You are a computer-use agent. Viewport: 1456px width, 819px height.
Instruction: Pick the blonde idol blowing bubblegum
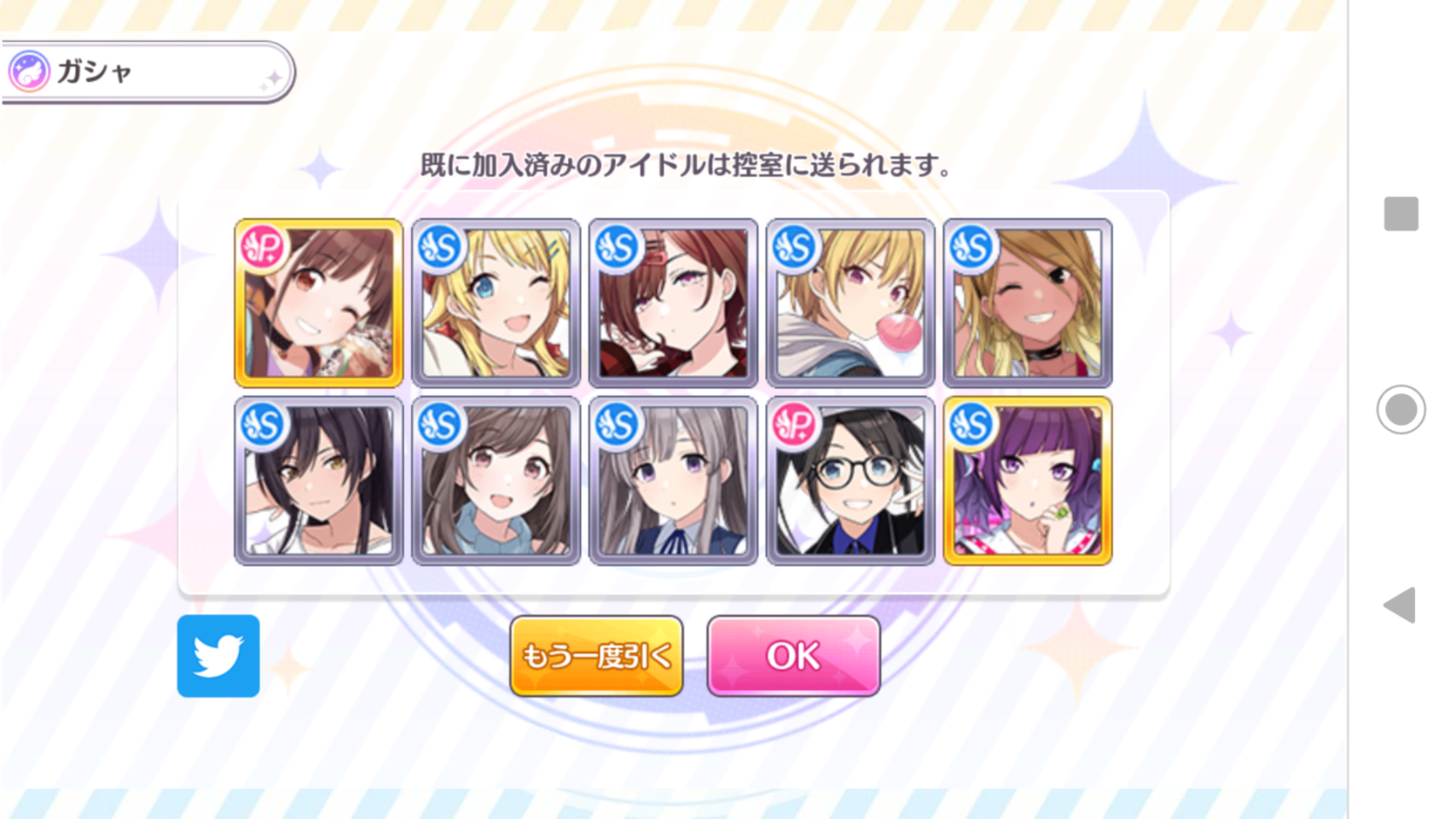pyautogui.click(x=850, y=303)
